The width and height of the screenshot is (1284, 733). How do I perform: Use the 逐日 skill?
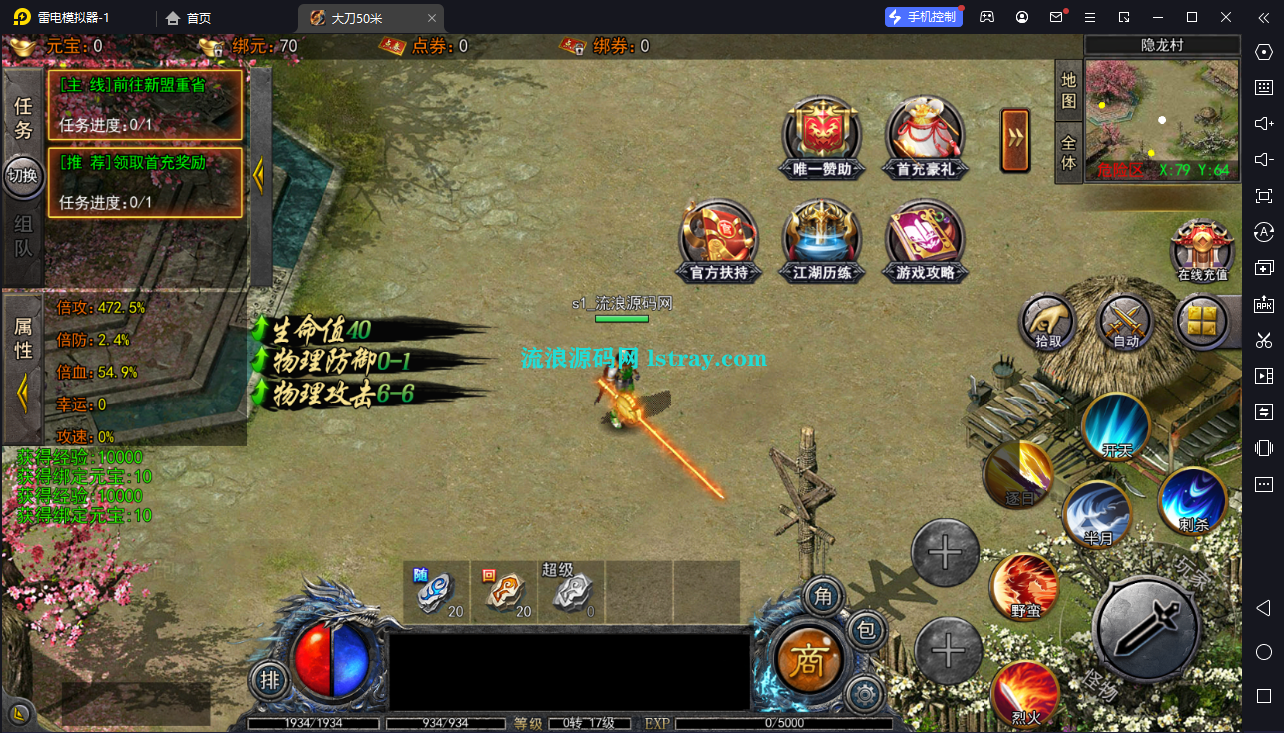(x=1019, y=474)
